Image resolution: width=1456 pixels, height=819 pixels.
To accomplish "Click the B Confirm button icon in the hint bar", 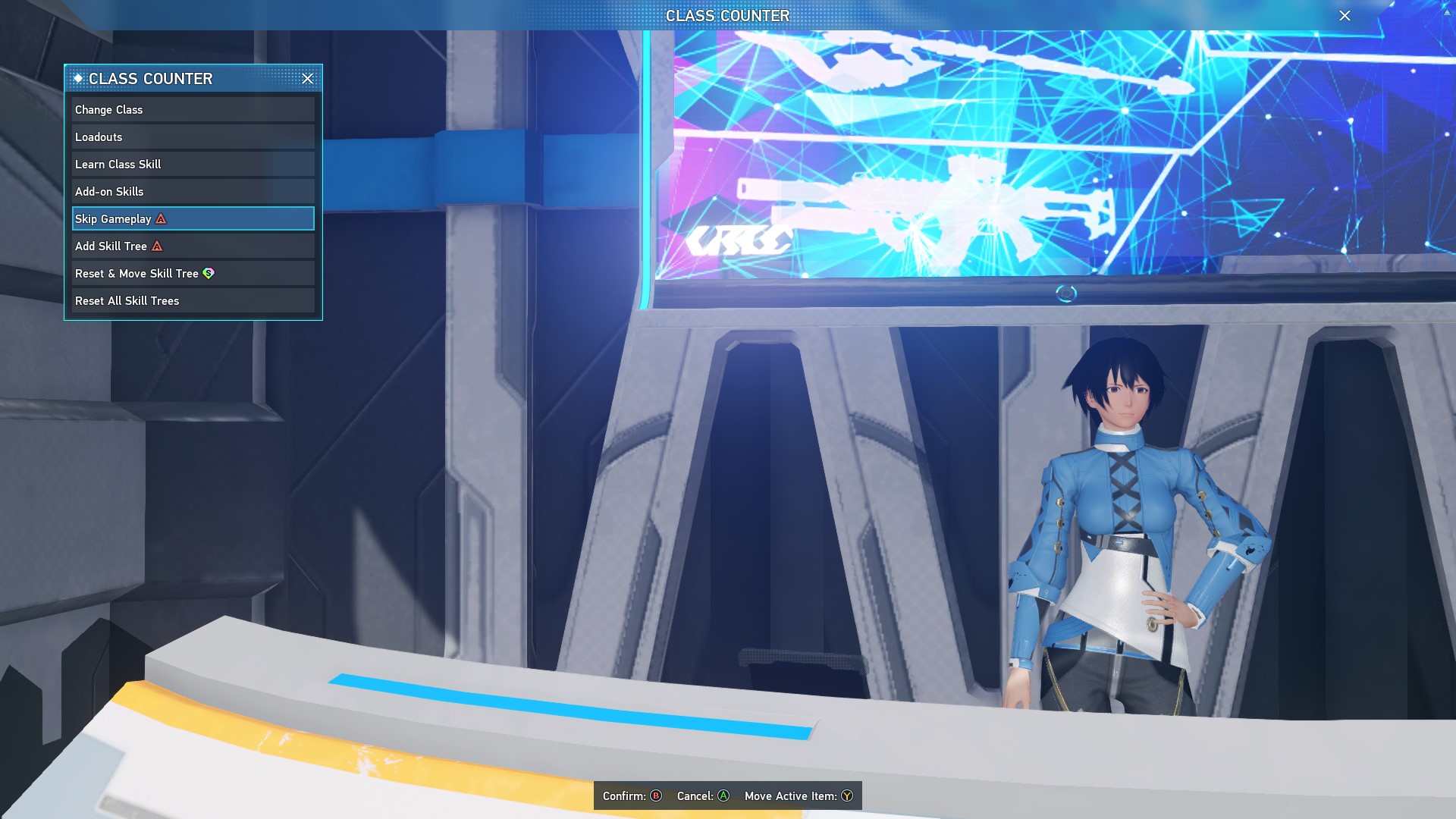I will [654, 796].
